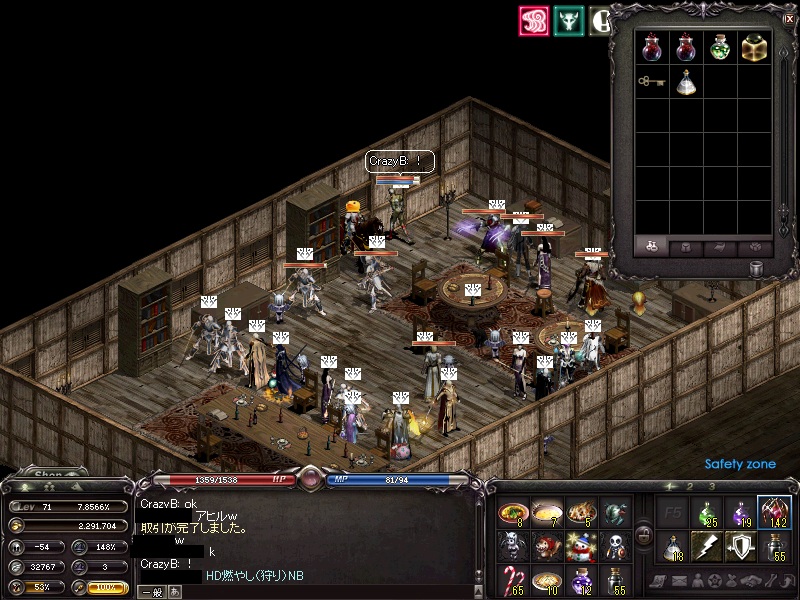Viewport: 800px width, 600px height.
Task: Select the green potion in the inventory
Action: coord(720,48)
